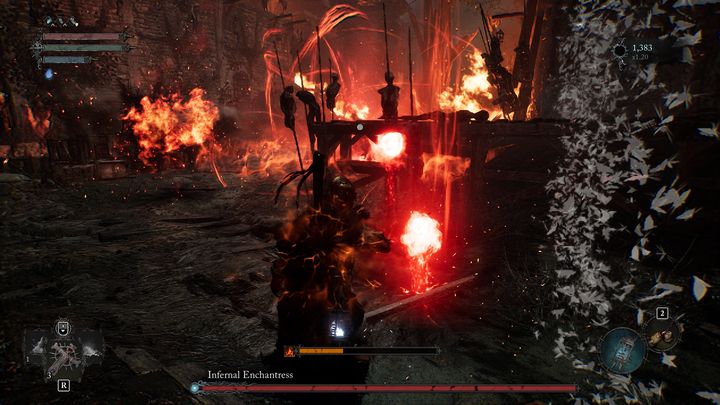This screenshot has width=720, height=405.
Task: Choose the right slot of the equipment wheel
Action: point(88,346)
